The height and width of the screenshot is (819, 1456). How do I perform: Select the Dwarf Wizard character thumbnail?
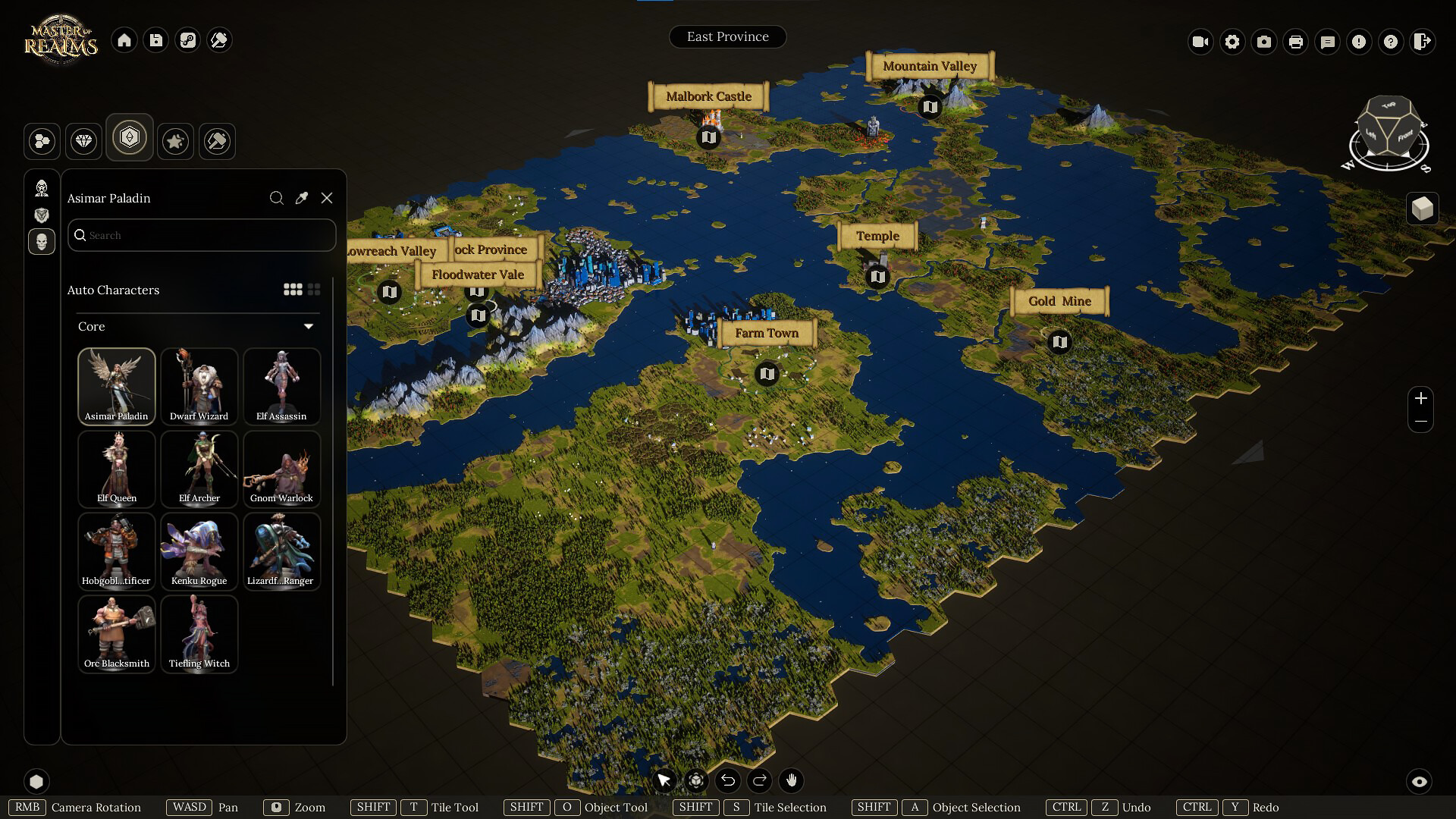[199, 387]
